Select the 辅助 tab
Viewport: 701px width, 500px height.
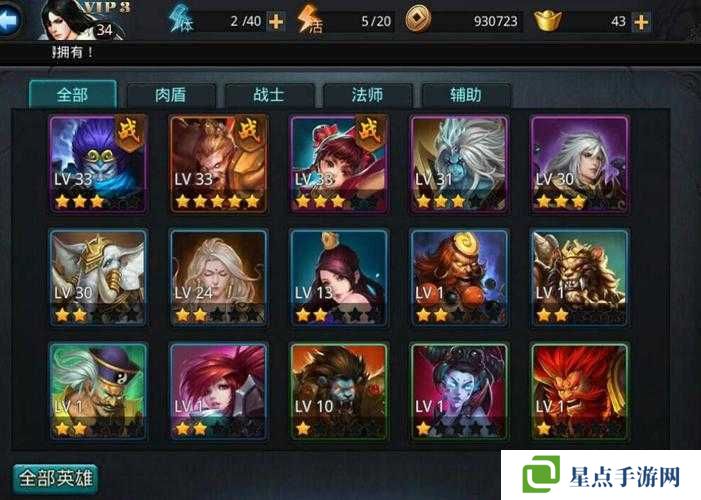[465, 95]
